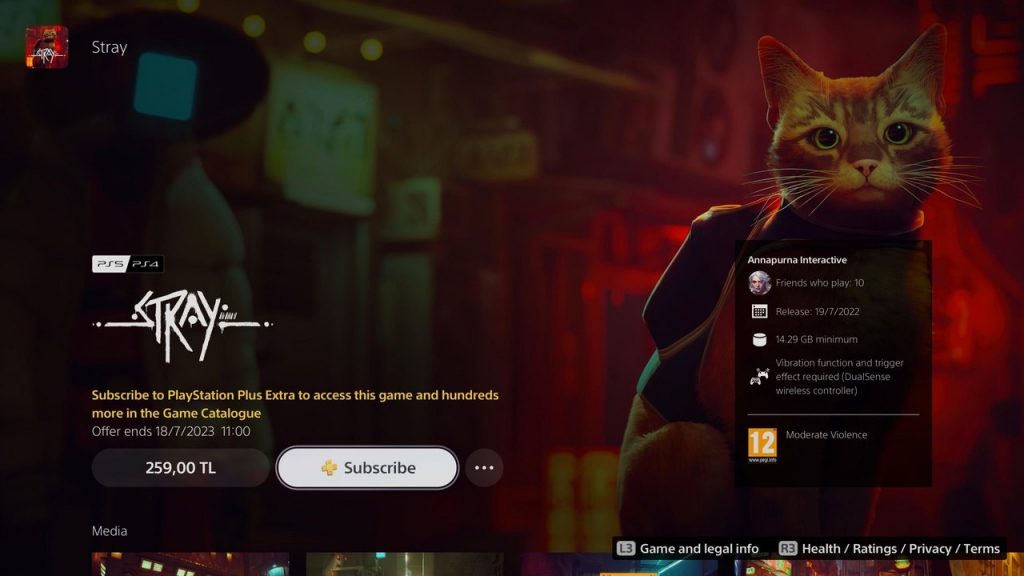The height and width of the screenshot is (576, 1024).
Task: Subscribe to PlayStation Plus
Action: coord(367,467)
